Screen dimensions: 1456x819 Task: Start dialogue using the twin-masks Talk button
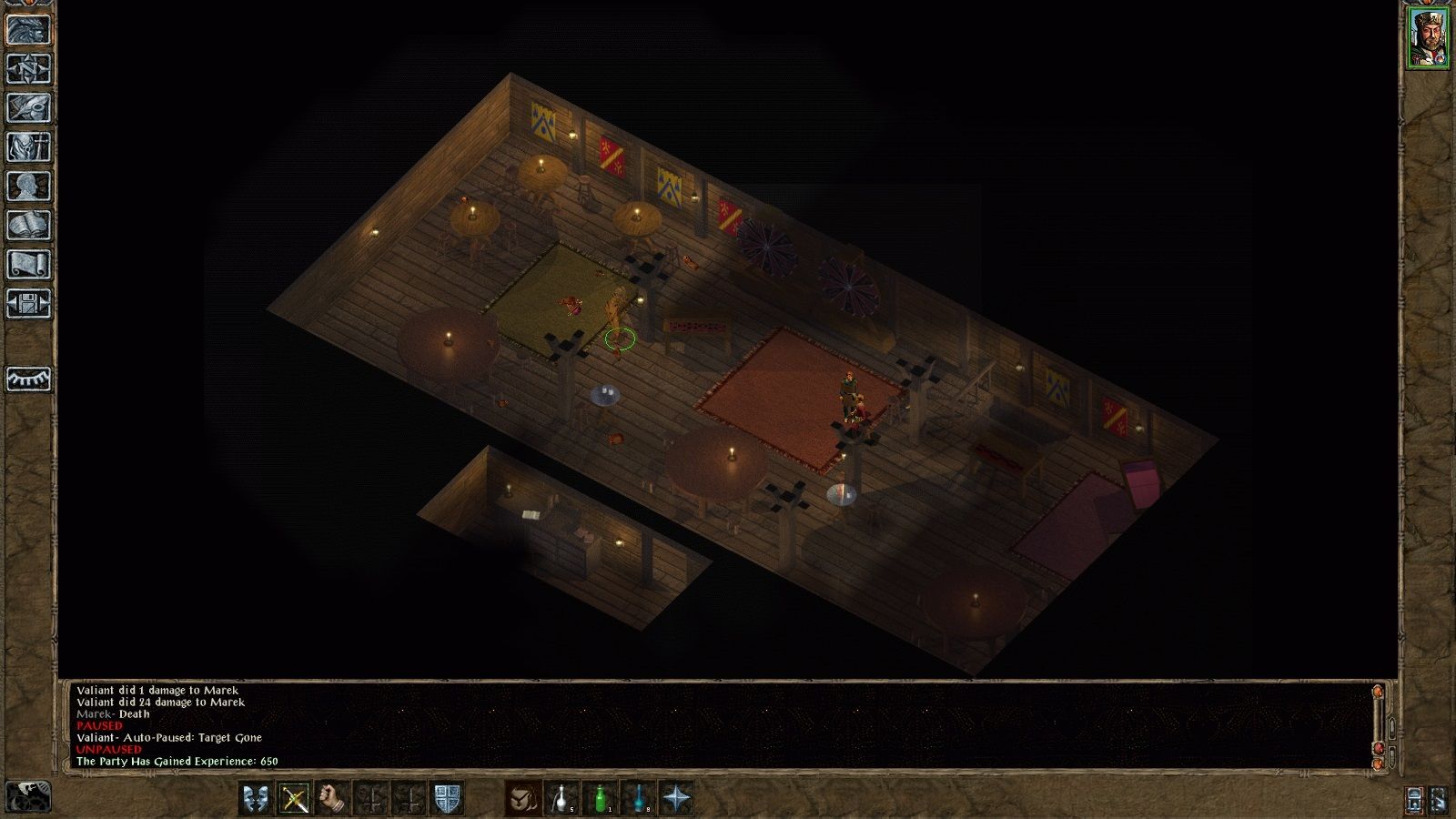pos(256,798)
